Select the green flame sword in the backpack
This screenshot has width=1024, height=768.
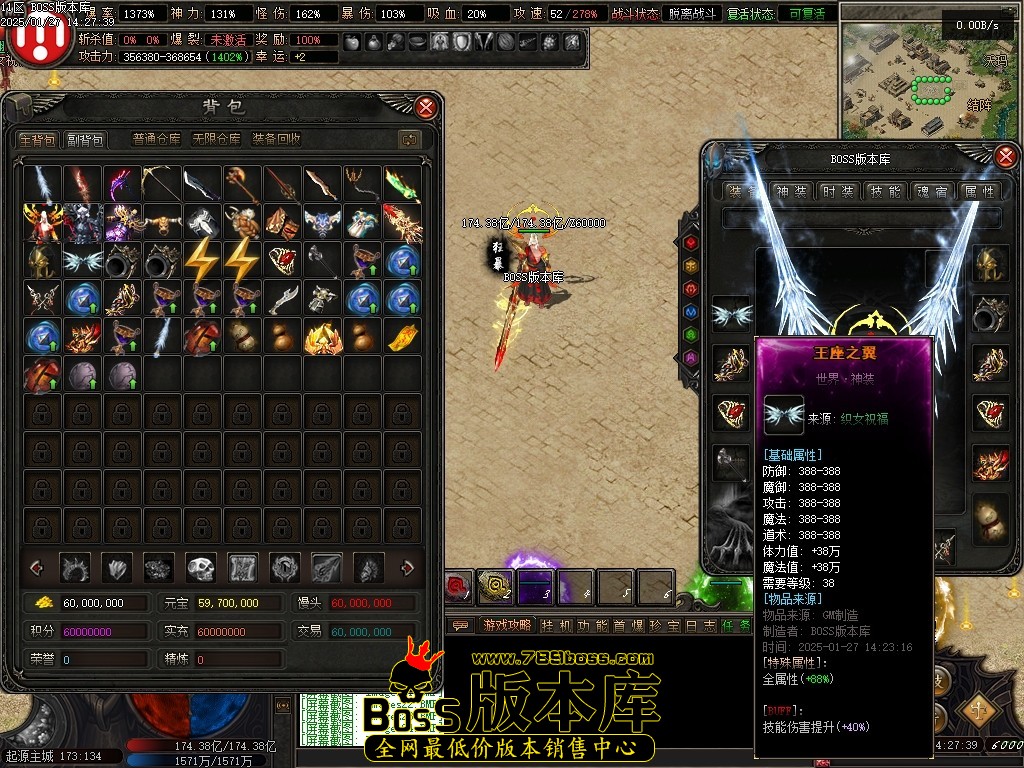click(x=402, y=184)
